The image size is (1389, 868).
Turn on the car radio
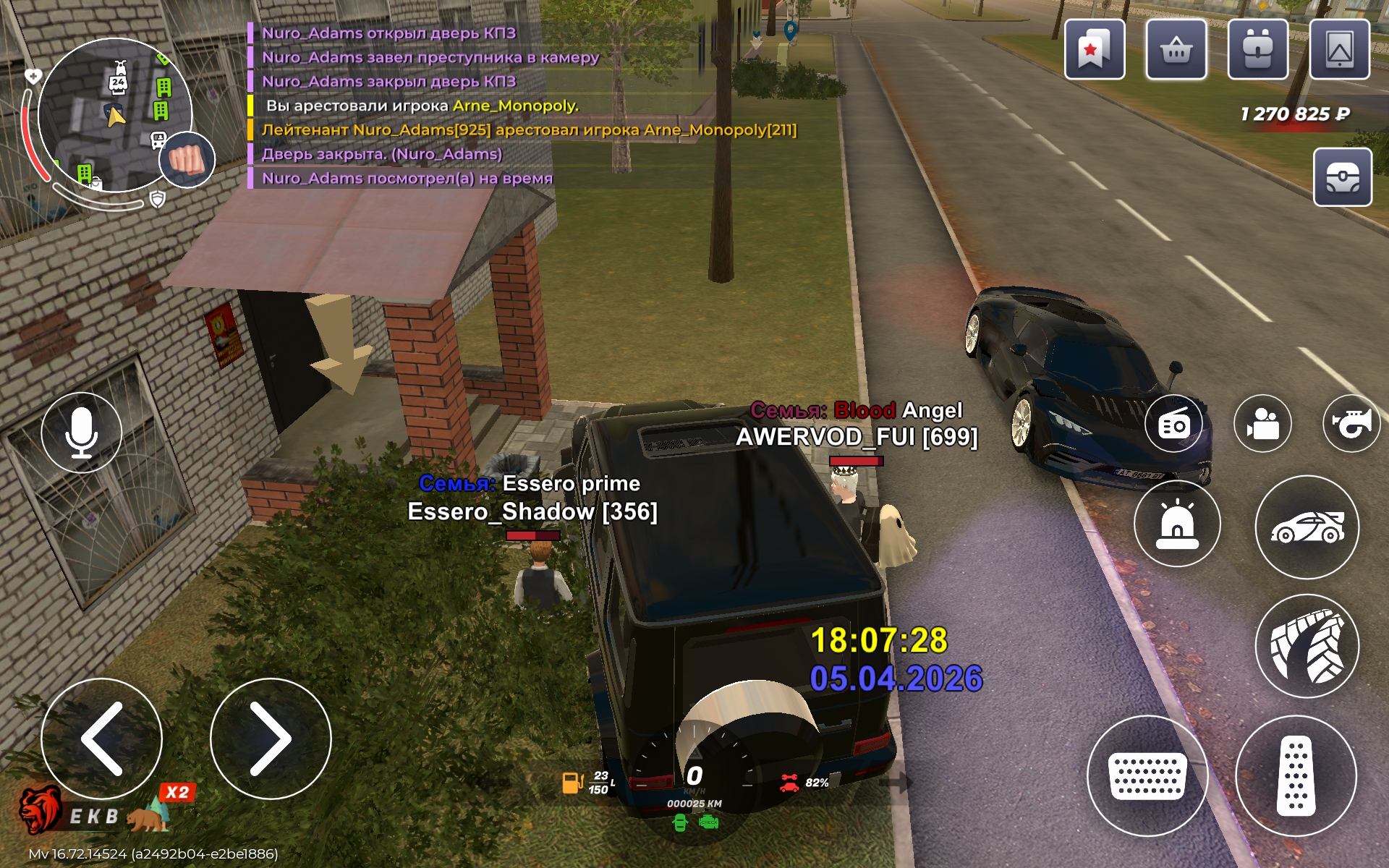click(x=1173, y=424)
